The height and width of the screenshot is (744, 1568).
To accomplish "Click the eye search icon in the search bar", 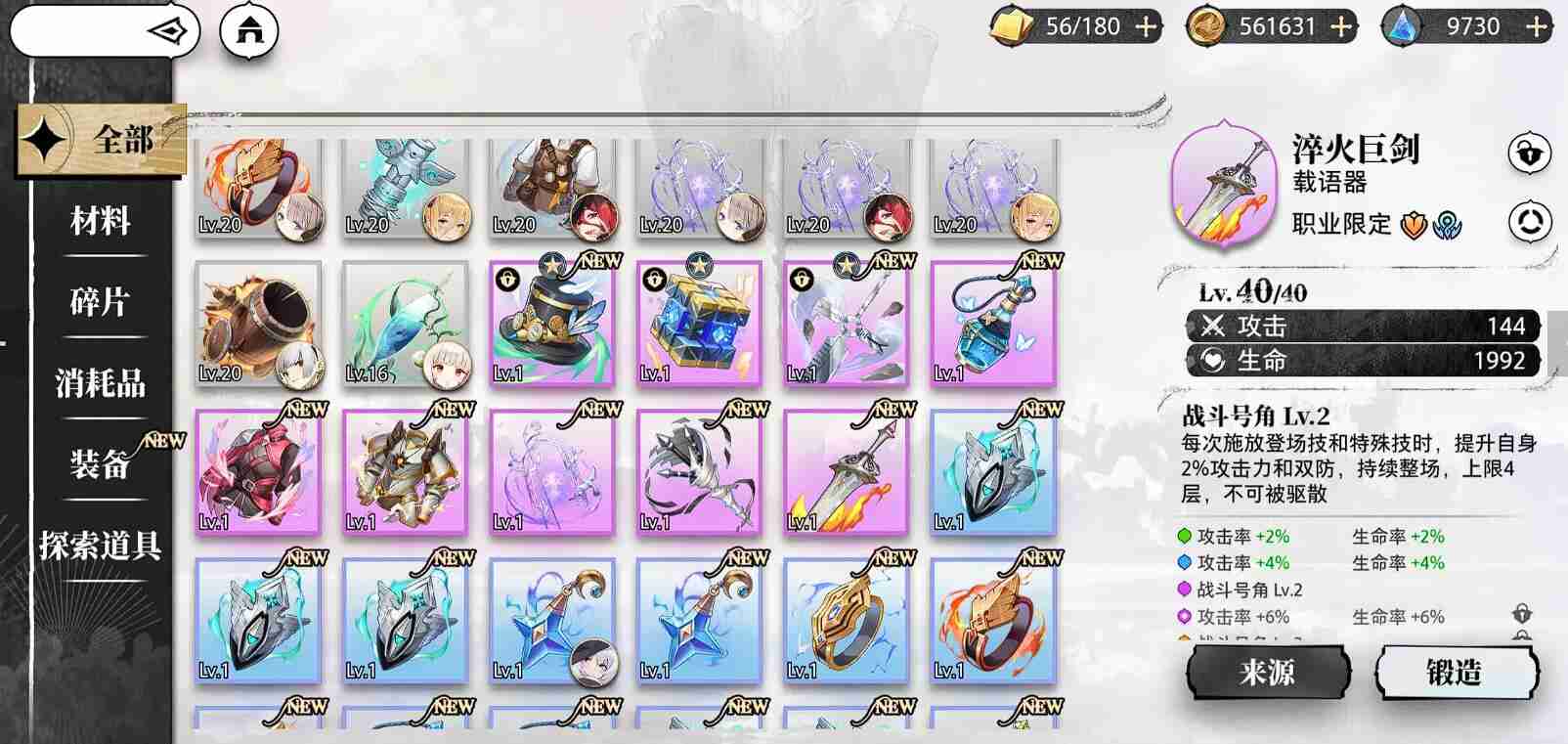I will [x=166, y=30].
